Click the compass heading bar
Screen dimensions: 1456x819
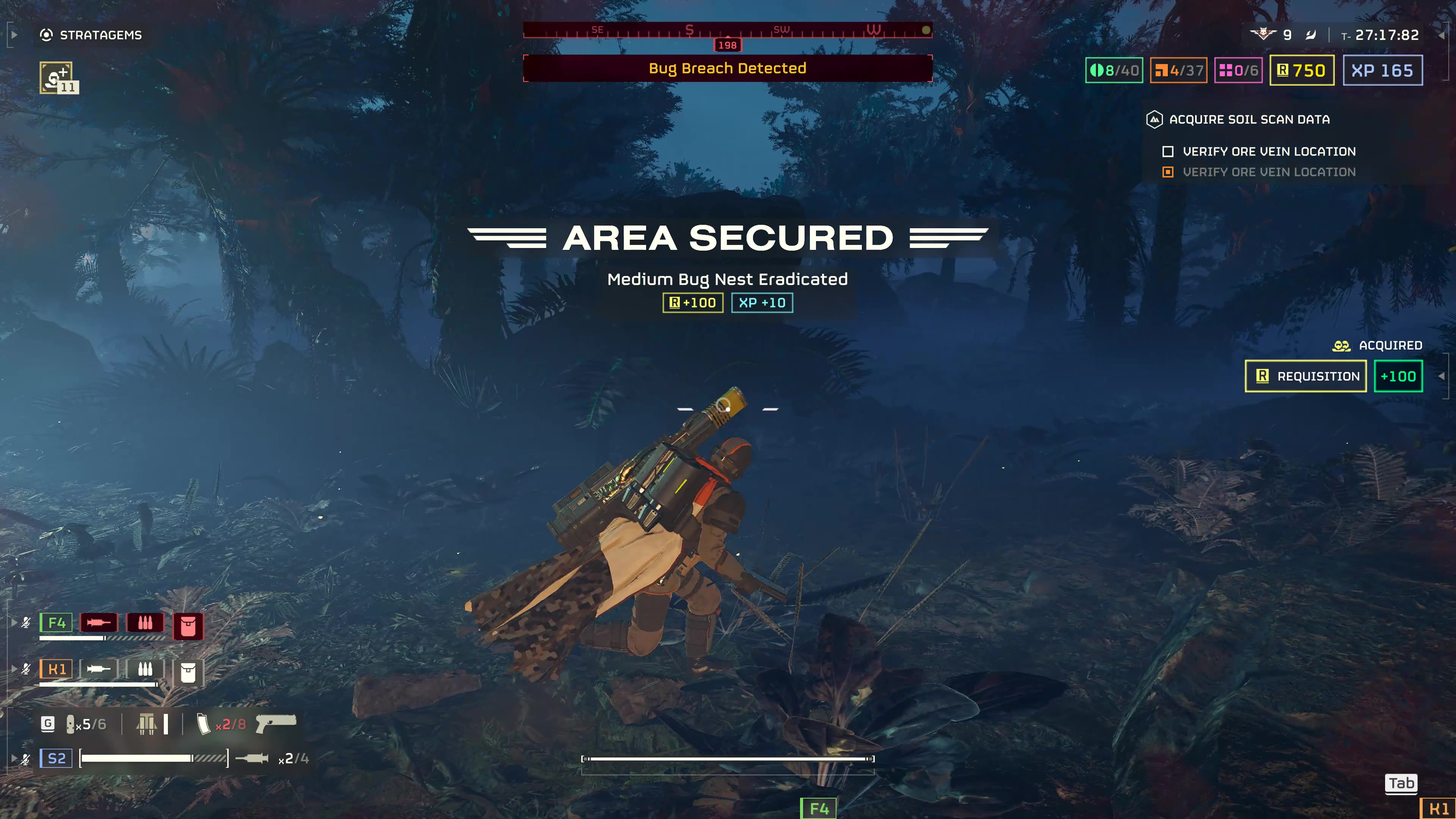(x=727, y=30)
